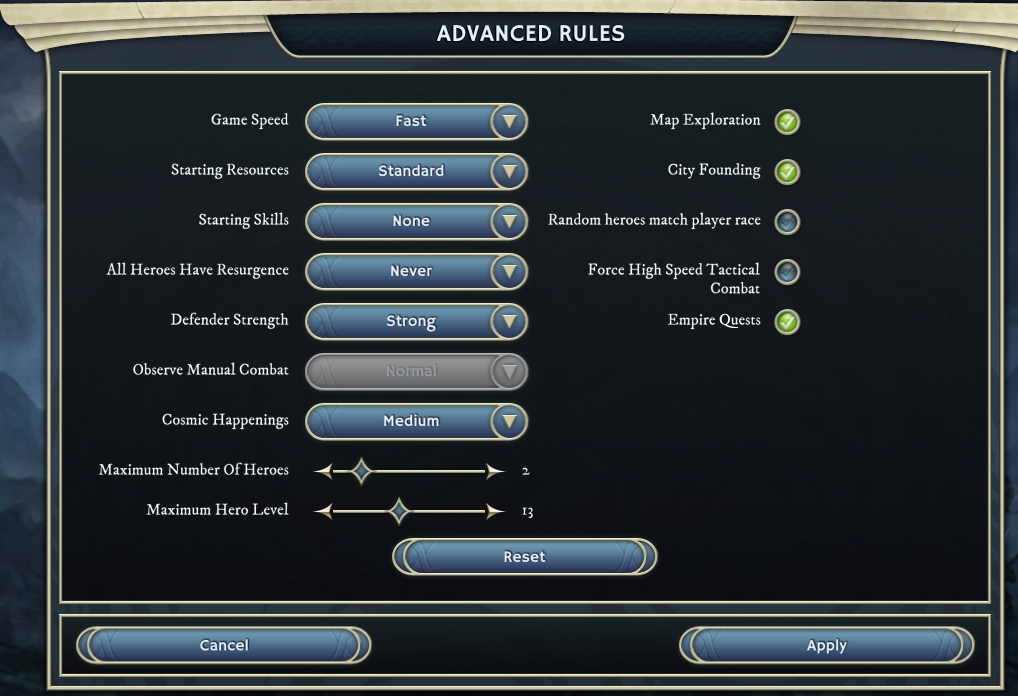Open All Heroes Have Resurgence dropdown
The width and height of the screenshot is (1018, 696).
point(415,271)
